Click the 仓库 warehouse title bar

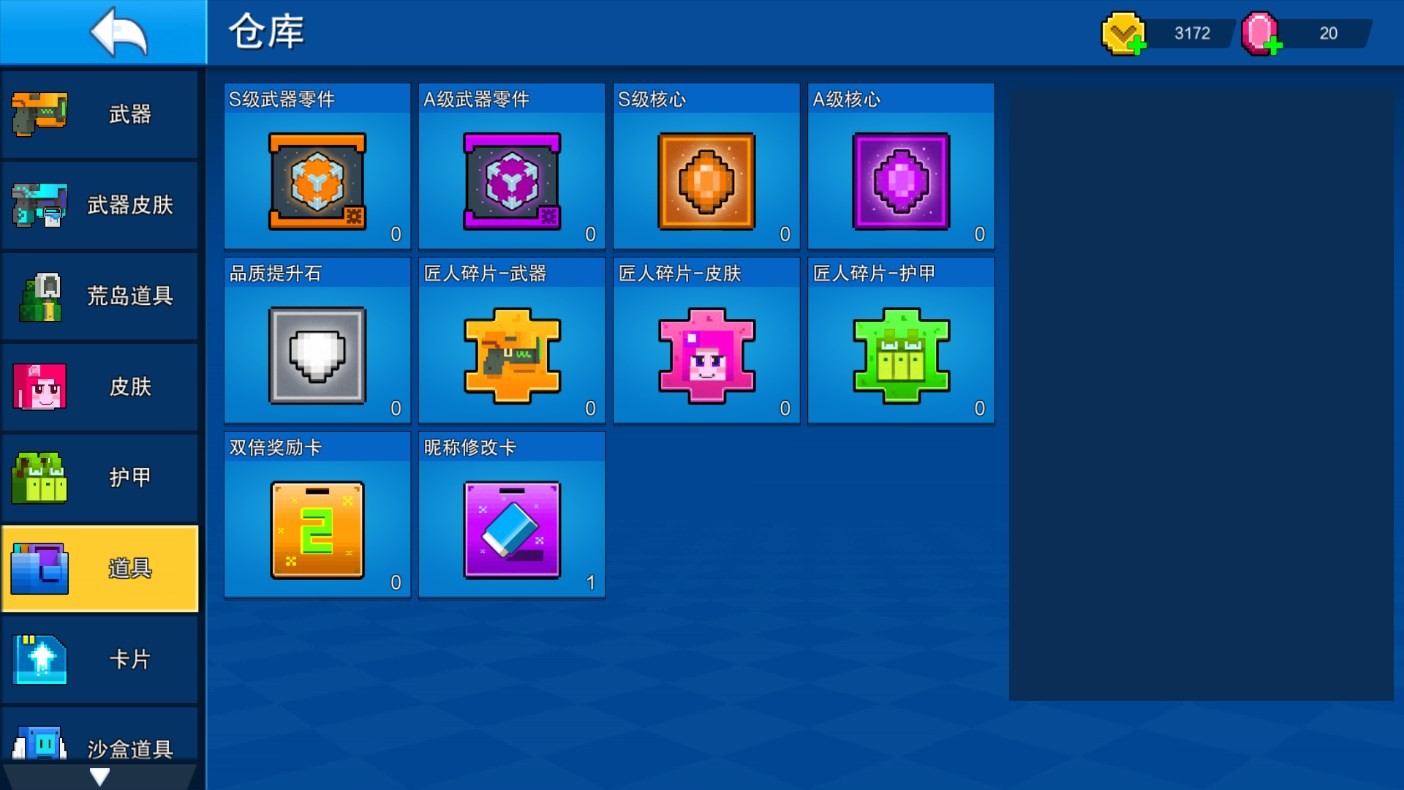click(264, 32)
